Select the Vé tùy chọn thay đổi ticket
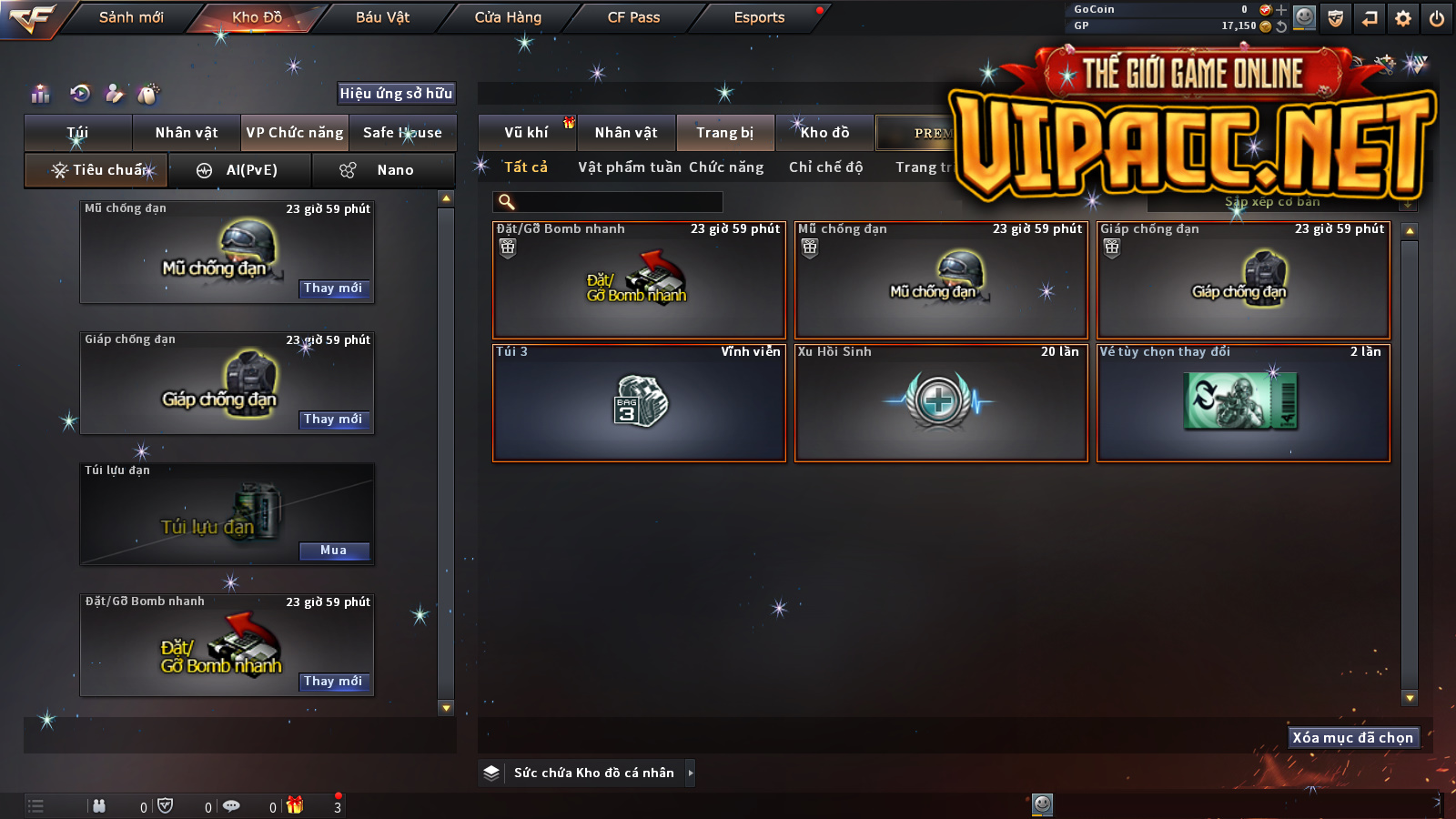This screenshot has height=819, width=1456. click(x=1243, y=403)
